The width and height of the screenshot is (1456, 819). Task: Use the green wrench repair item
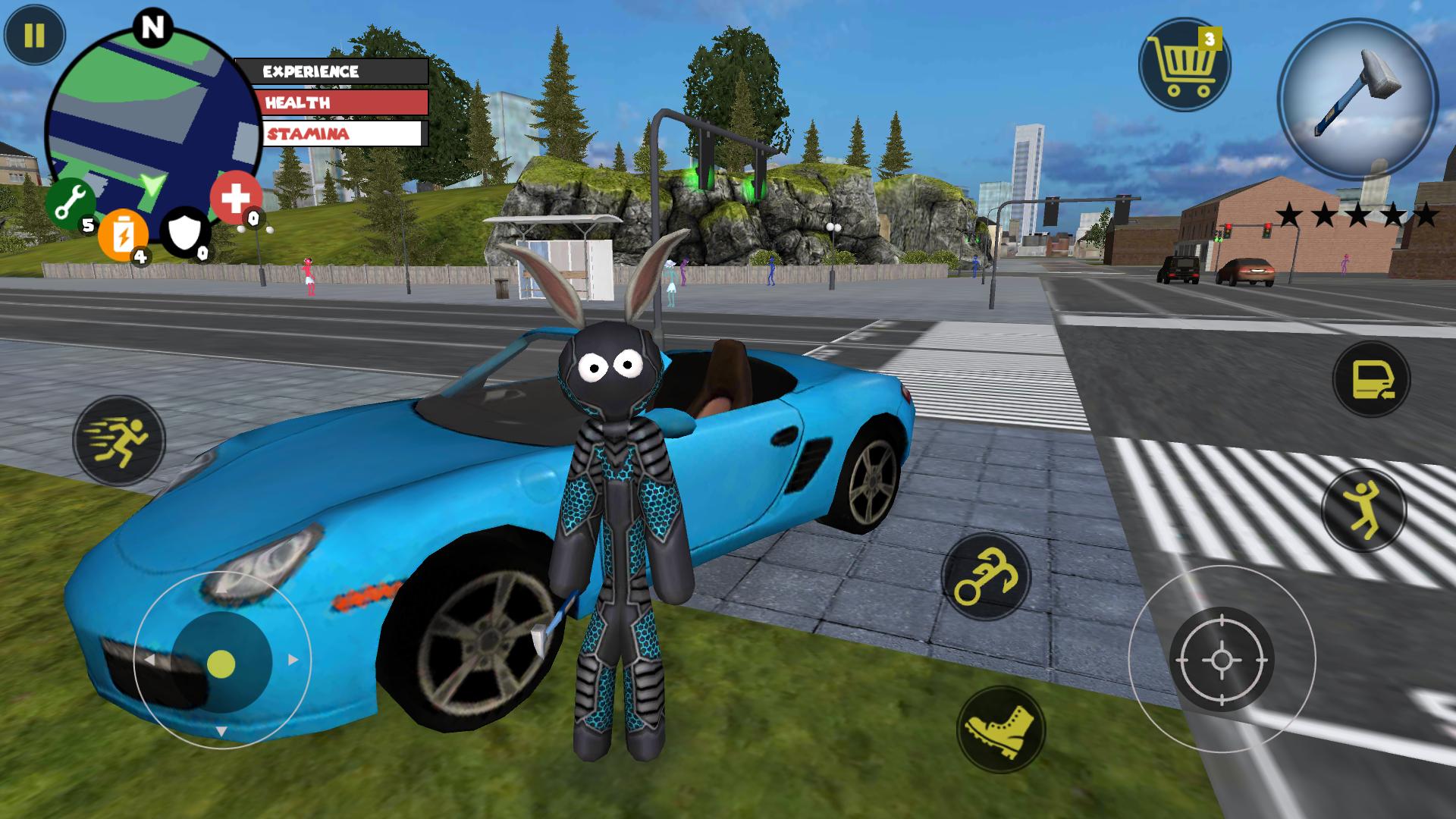(x=71, y=204)
